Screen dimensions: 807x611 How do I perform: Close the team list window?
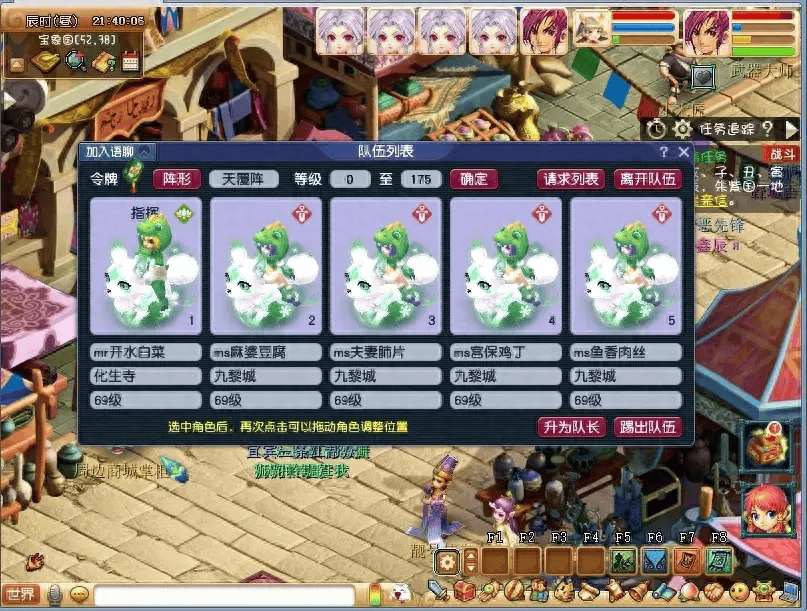684,152
